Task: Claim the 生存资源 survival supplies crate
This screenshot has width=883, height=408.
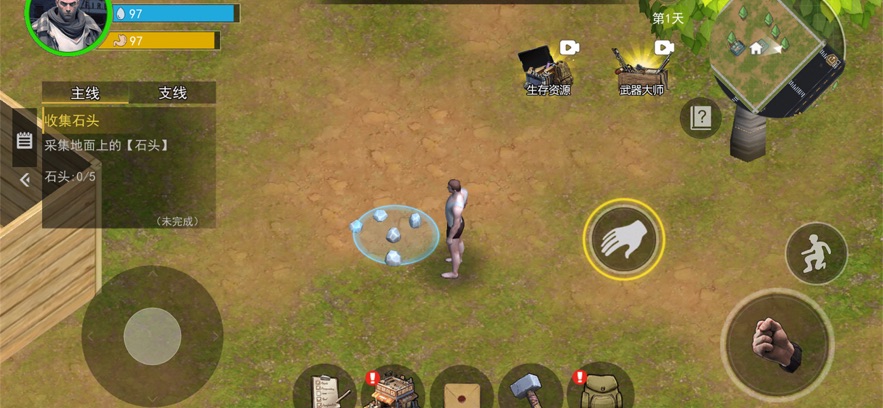Action: 548,68
